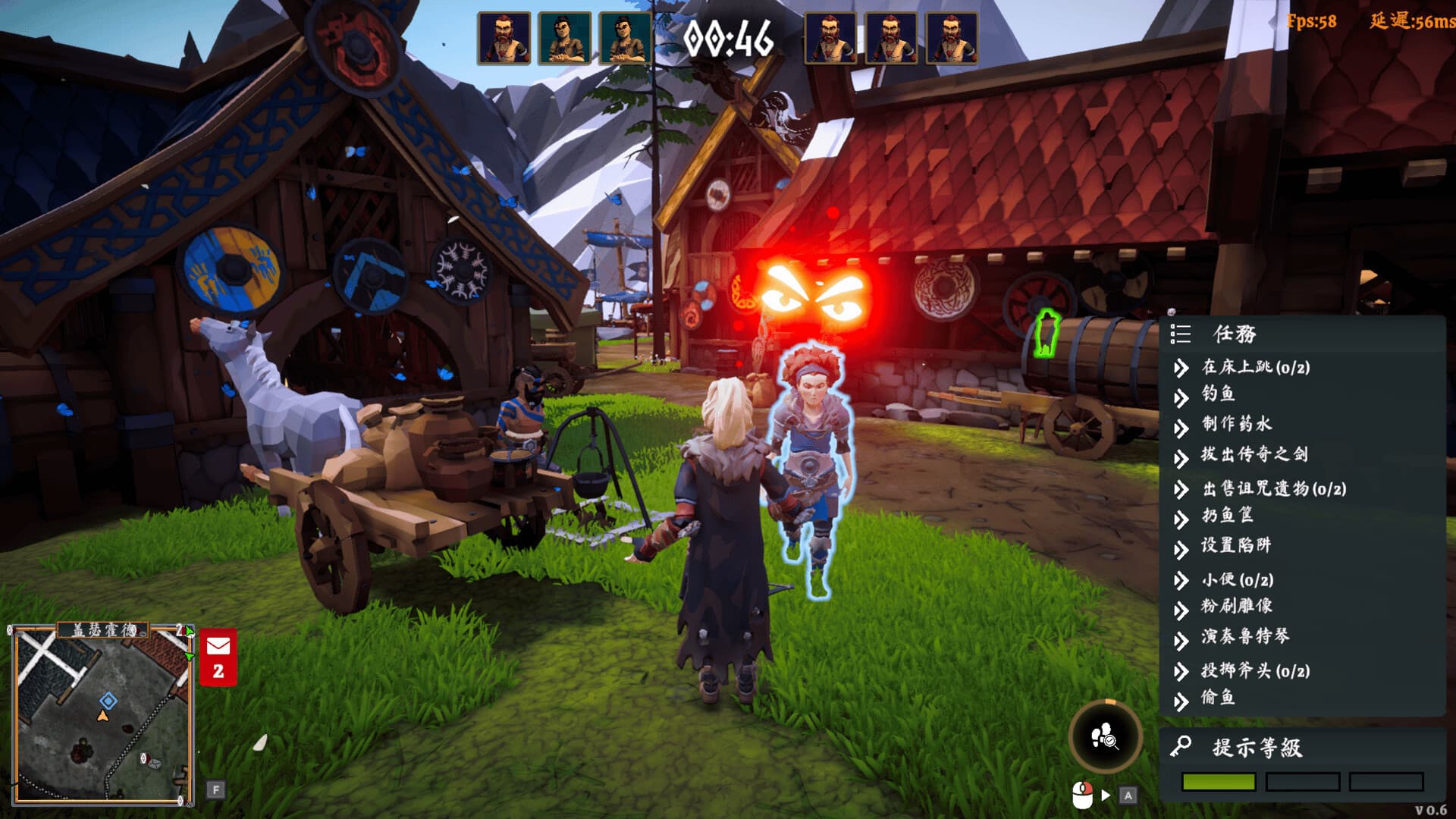The image size is (1456, 819).
Task: Choose the 钓鱼 task in the list
Action: pyautogui.click(x=1219, y=394)
